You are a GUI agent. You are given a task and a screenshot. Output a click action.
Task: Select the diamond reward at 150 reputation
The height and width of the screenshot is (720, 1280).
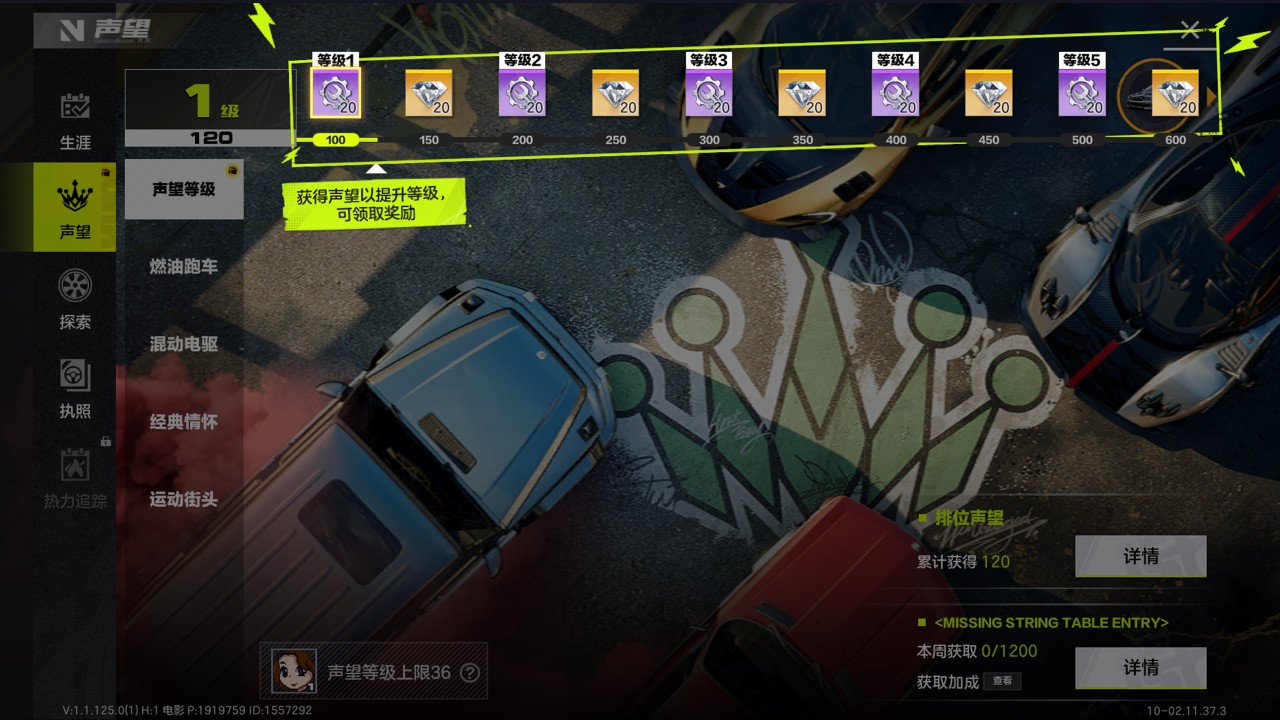[429, 93]
